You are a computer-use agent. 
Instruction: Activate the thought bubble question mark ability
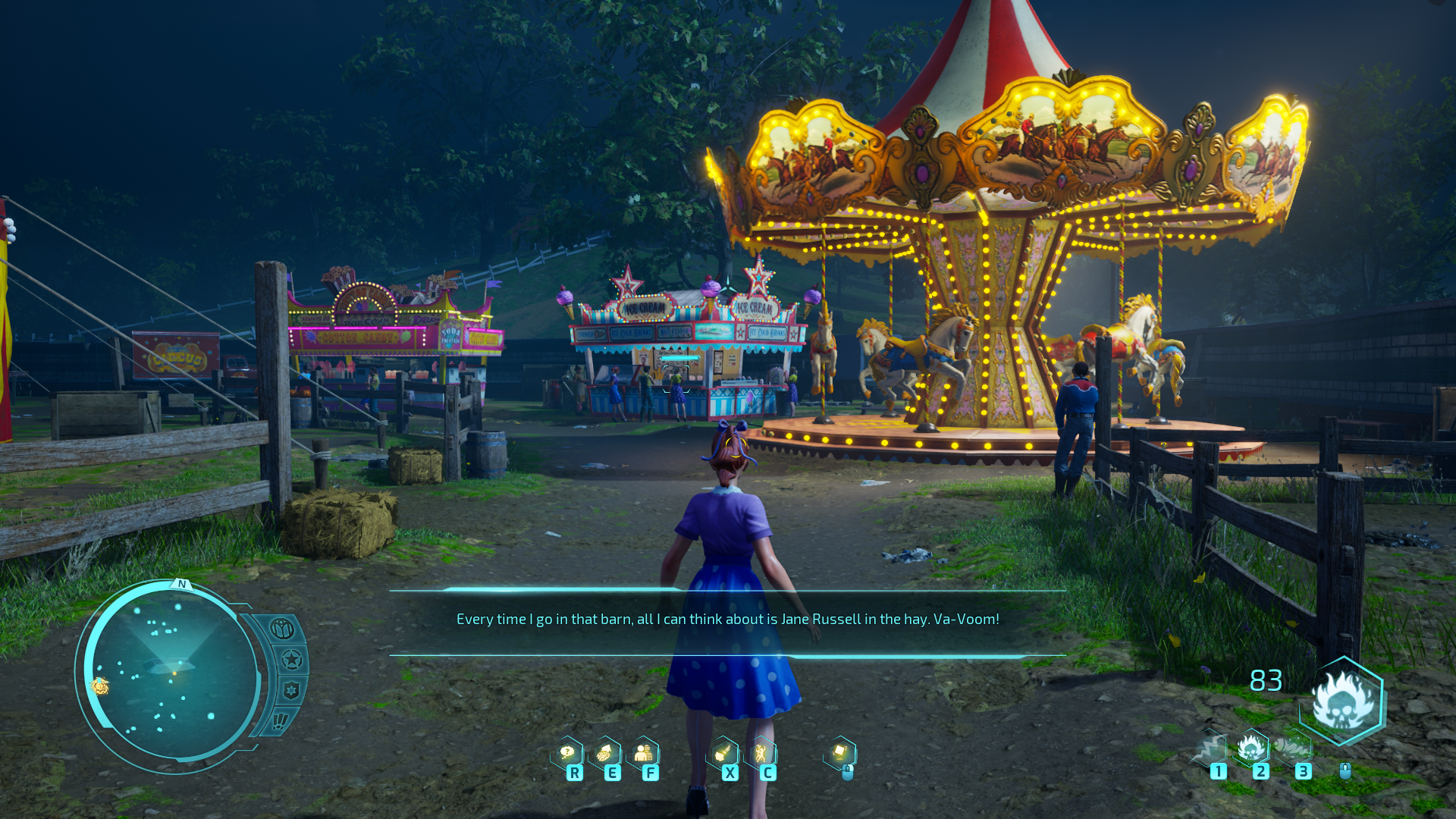pyautogui.click(x=567, y=753)
